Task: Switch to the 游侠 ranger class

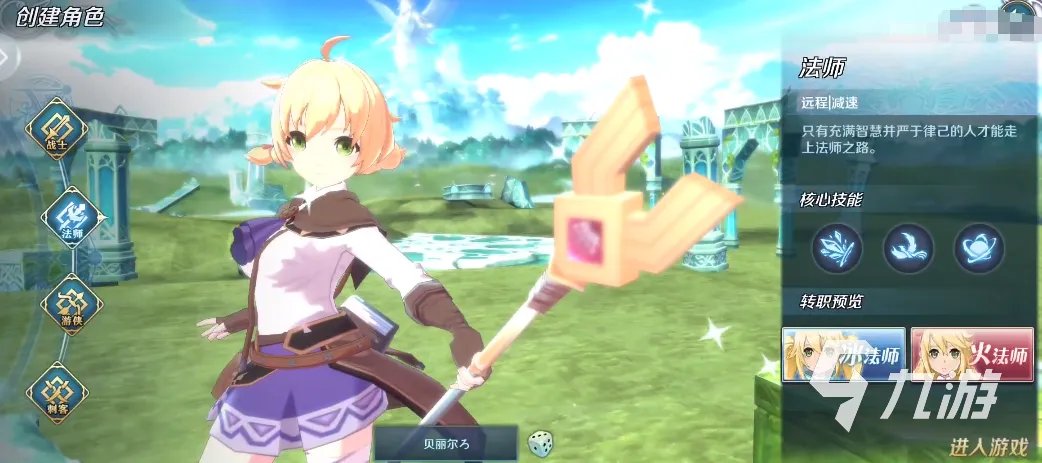Action: point(70,304)
